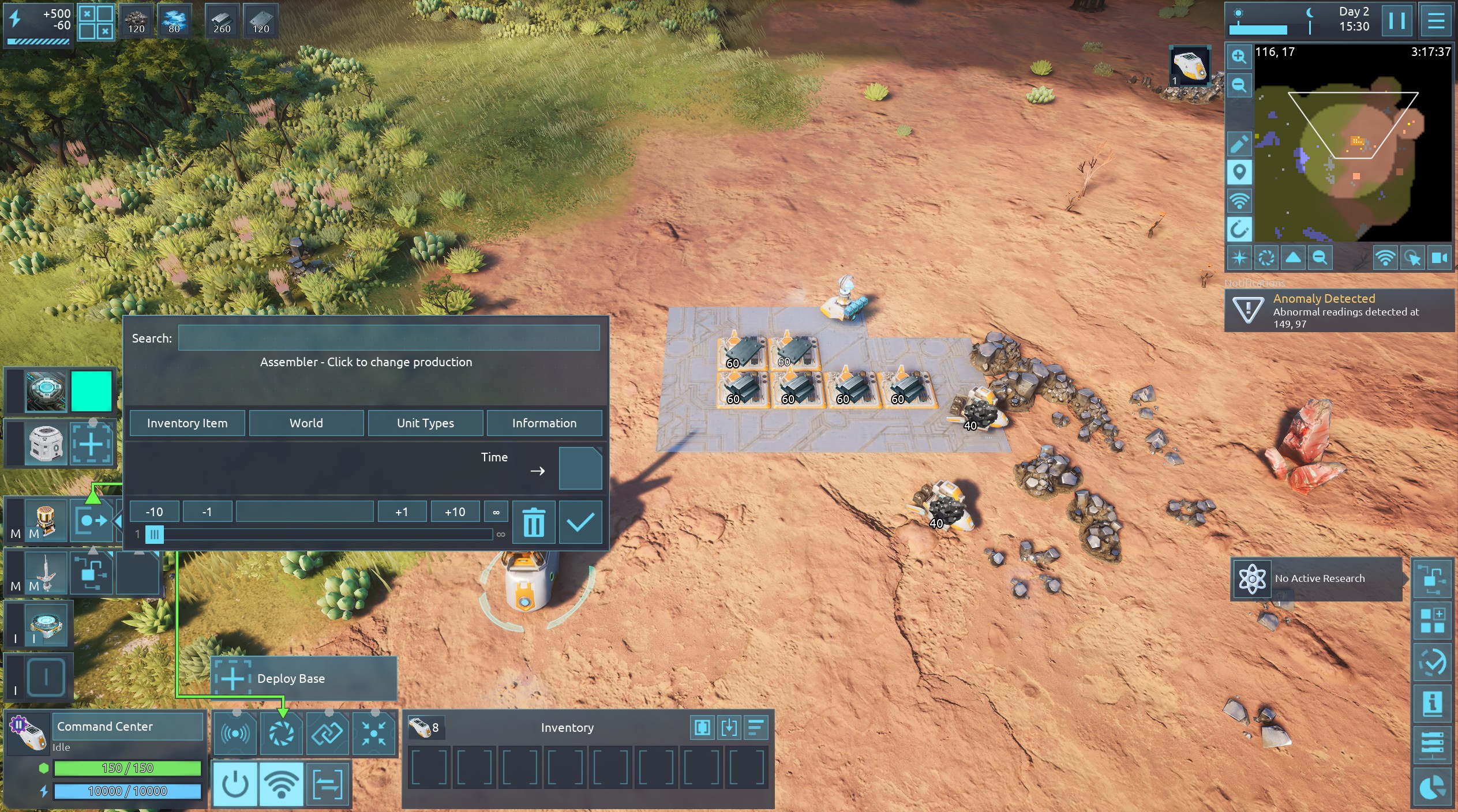
Task: Zoom out on the minimap
Action: pos(1238,86)
